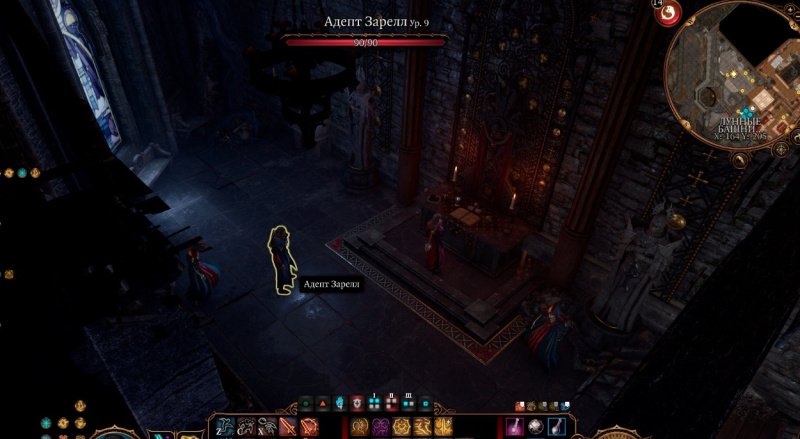Screen dimensions: 800x439
Task: Activate the purple butterfly-shaped spell icon
Action: (x=381, y=427)
